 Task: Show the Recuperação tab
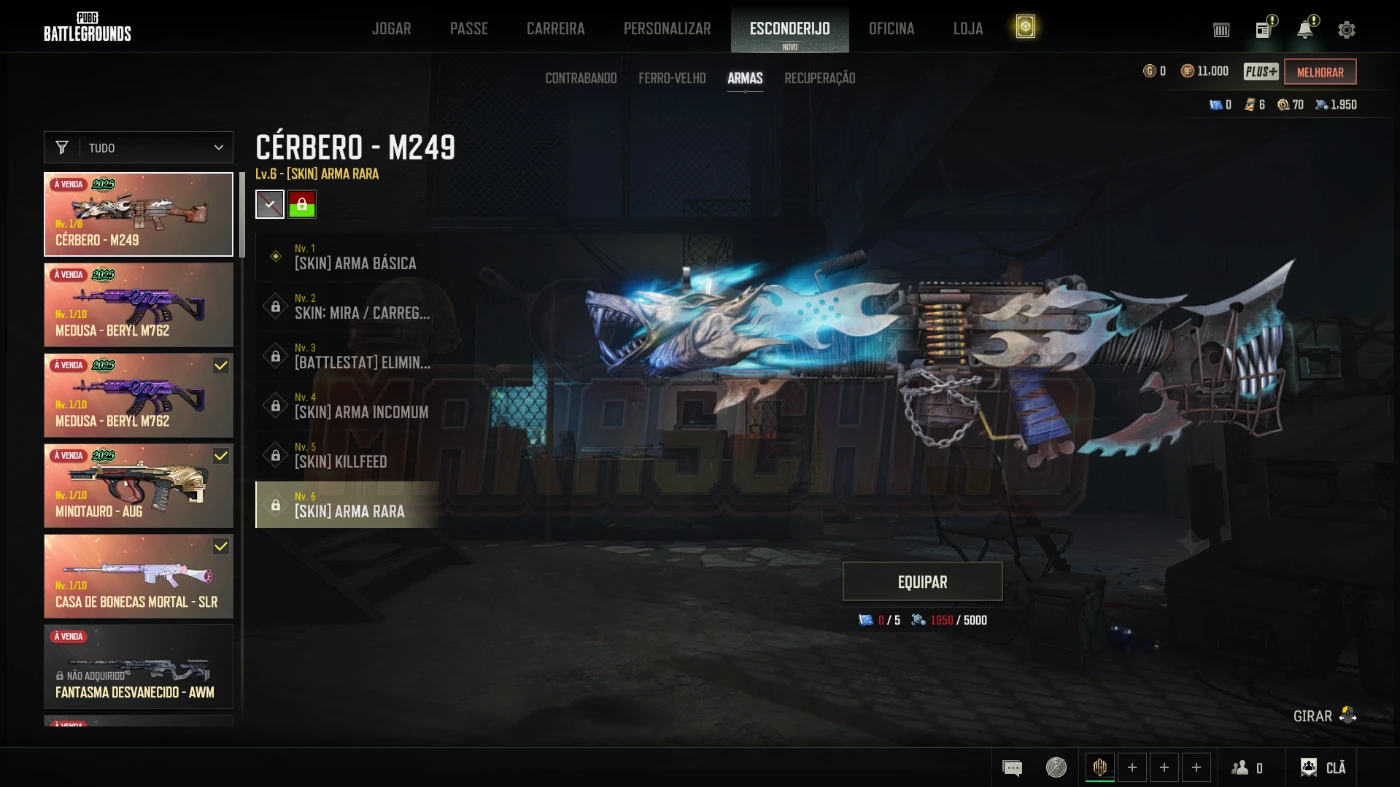pyautogui.click(x=819, y=78)
